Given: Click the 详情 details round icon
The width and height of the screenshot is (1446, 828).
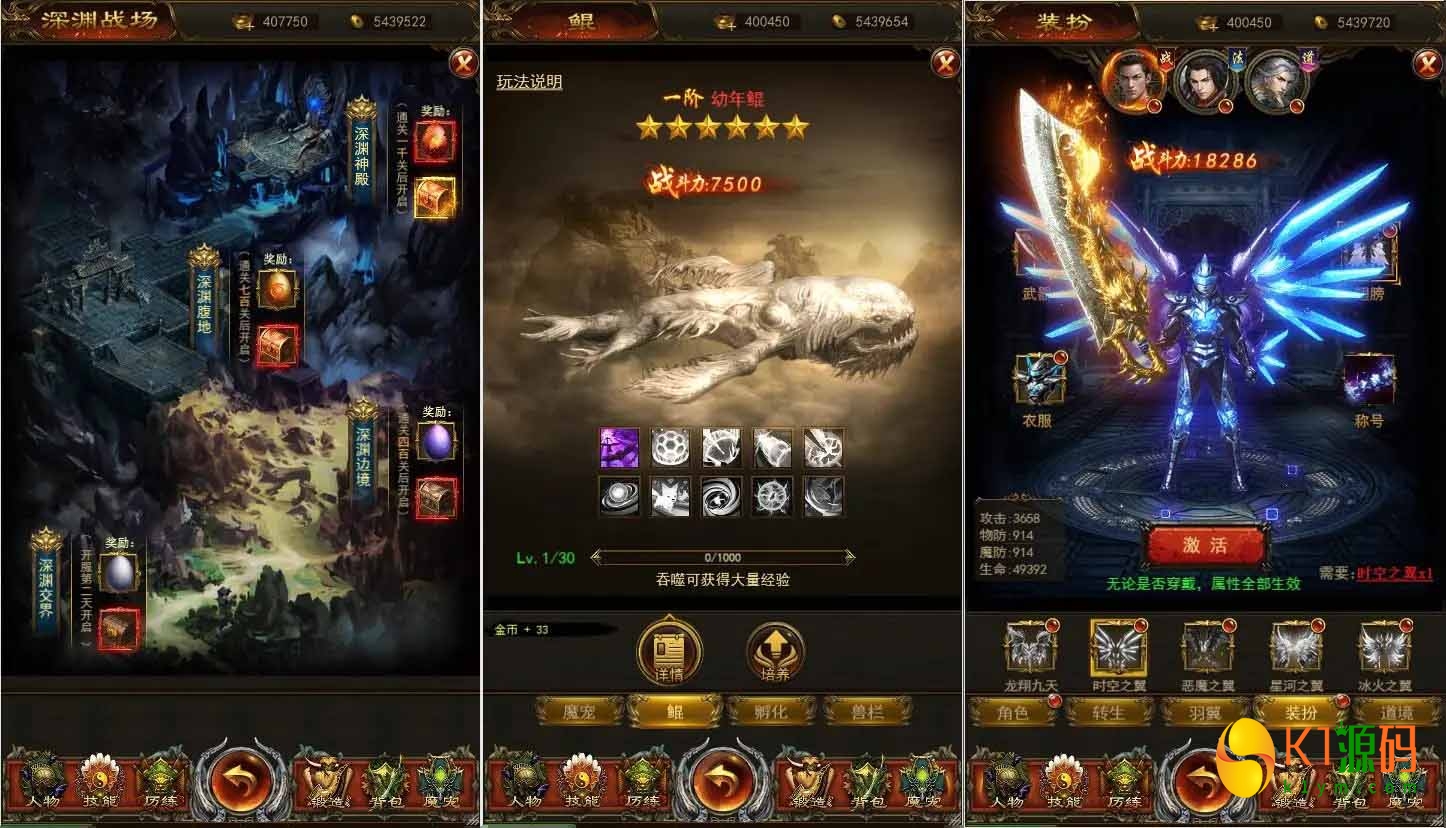Looking at the screenshot, I should point(670,650).
